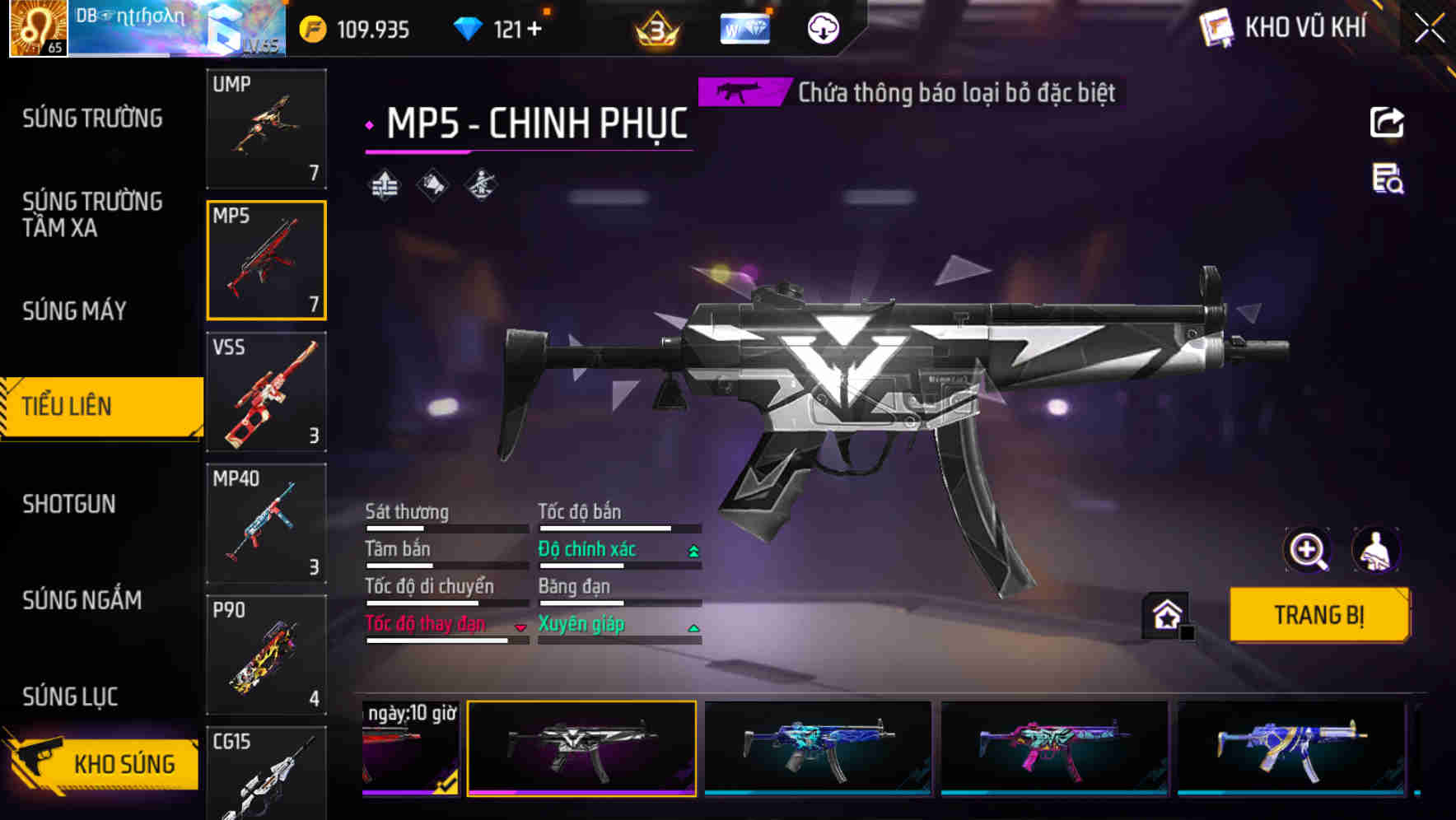
Task: Choose the yellow and blue MP5 skin
Action: [x=1290, y=748]
